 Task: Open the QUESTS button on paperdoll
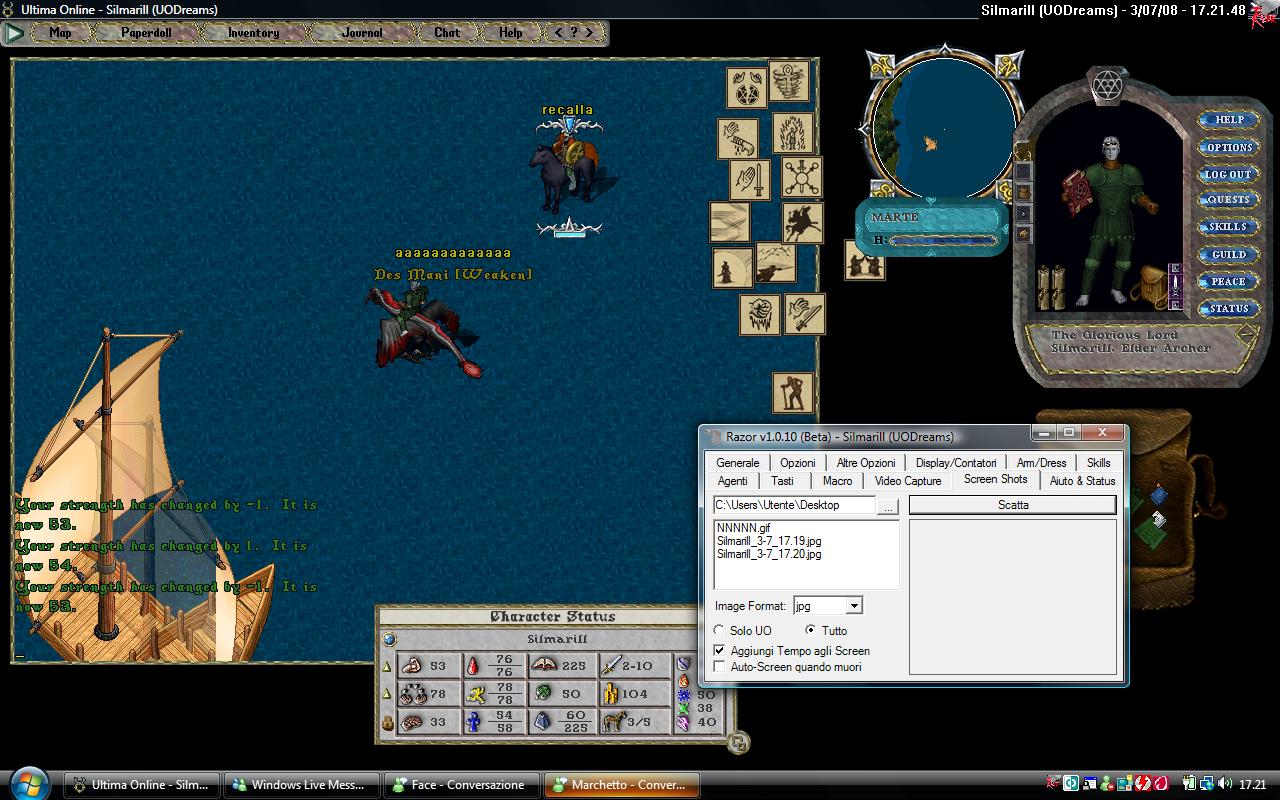click(1228, 200)
